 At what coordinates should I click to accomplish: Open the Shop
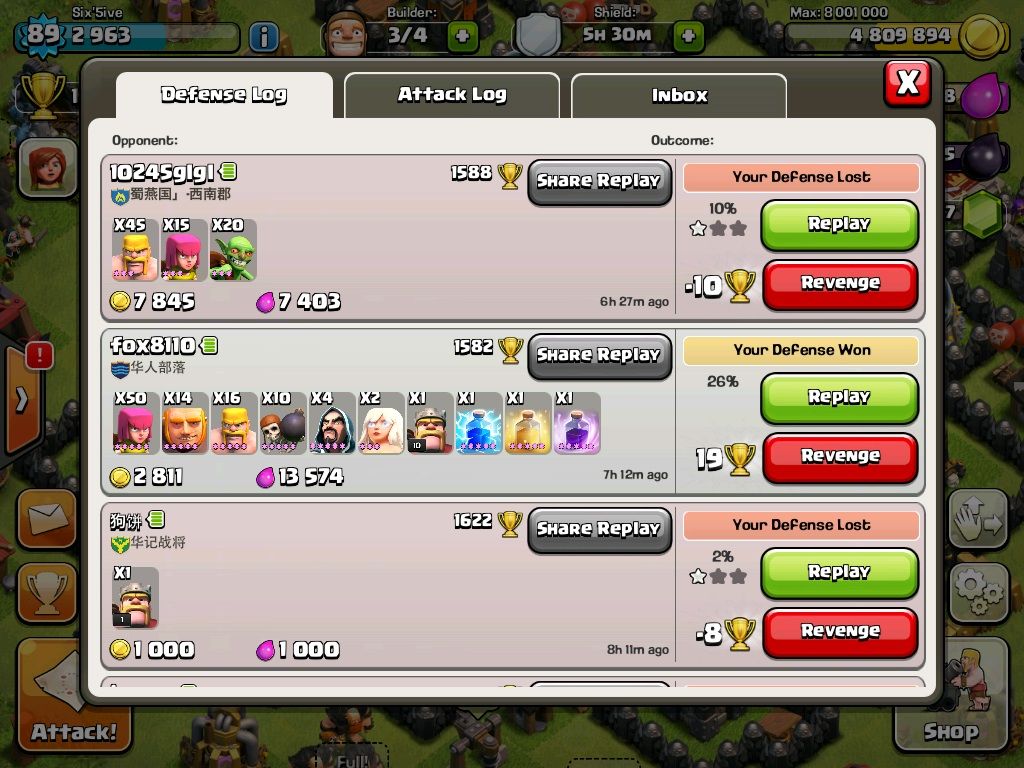tap(950, 700)
